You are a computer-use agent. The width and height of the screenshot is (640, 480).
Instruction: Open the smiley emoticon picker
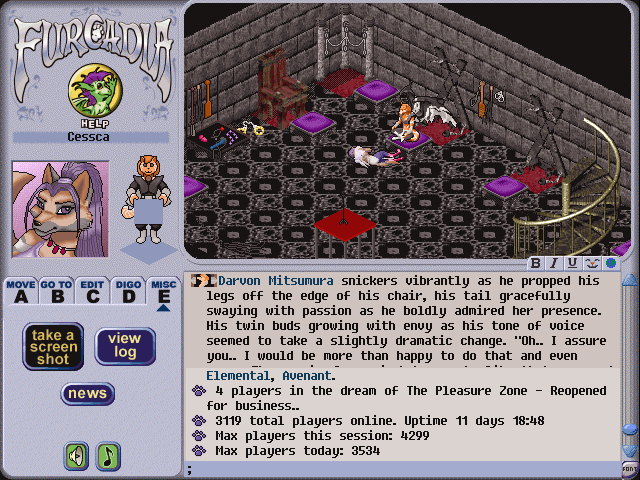coord(591,263)
